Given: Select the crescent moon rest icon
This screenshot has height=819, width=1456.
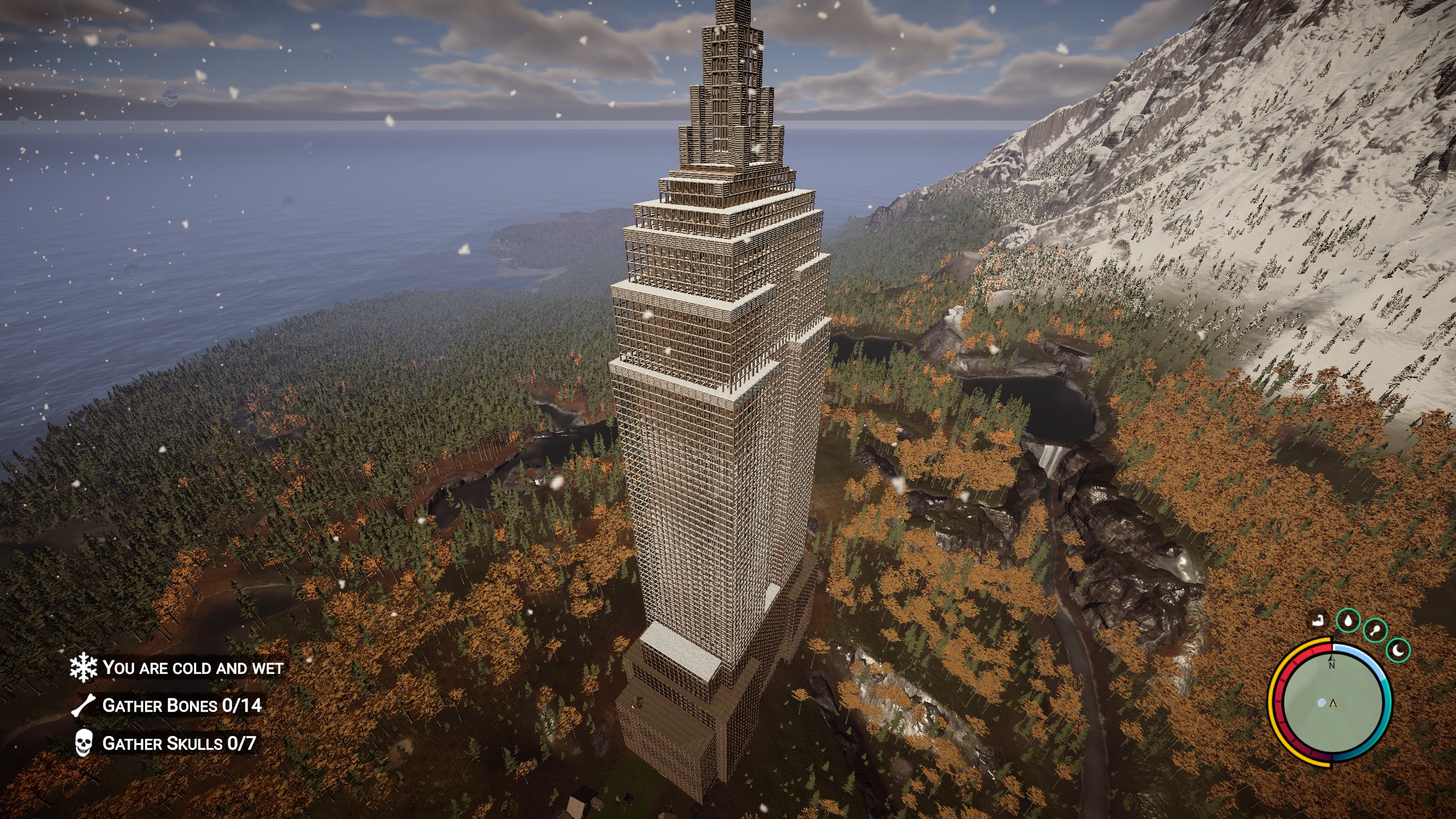Looking at the screenshot, I should [x=1399, y=650].
